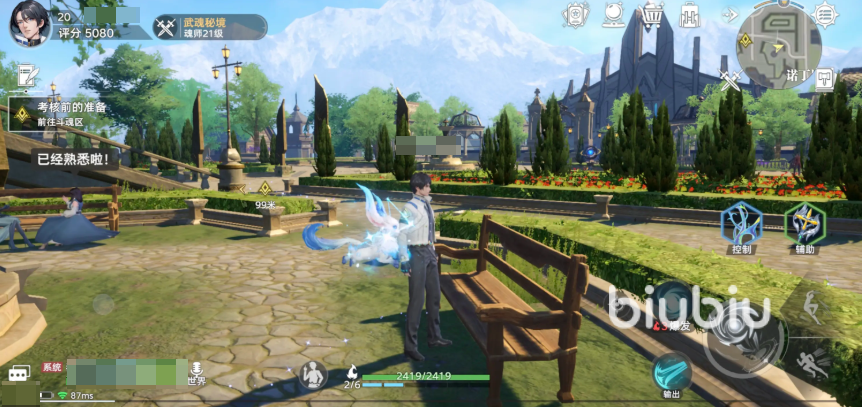The height and width of the screenshot is (407, 862).
Task: Open the backpack inventory
Action: (x=690, y=16)
